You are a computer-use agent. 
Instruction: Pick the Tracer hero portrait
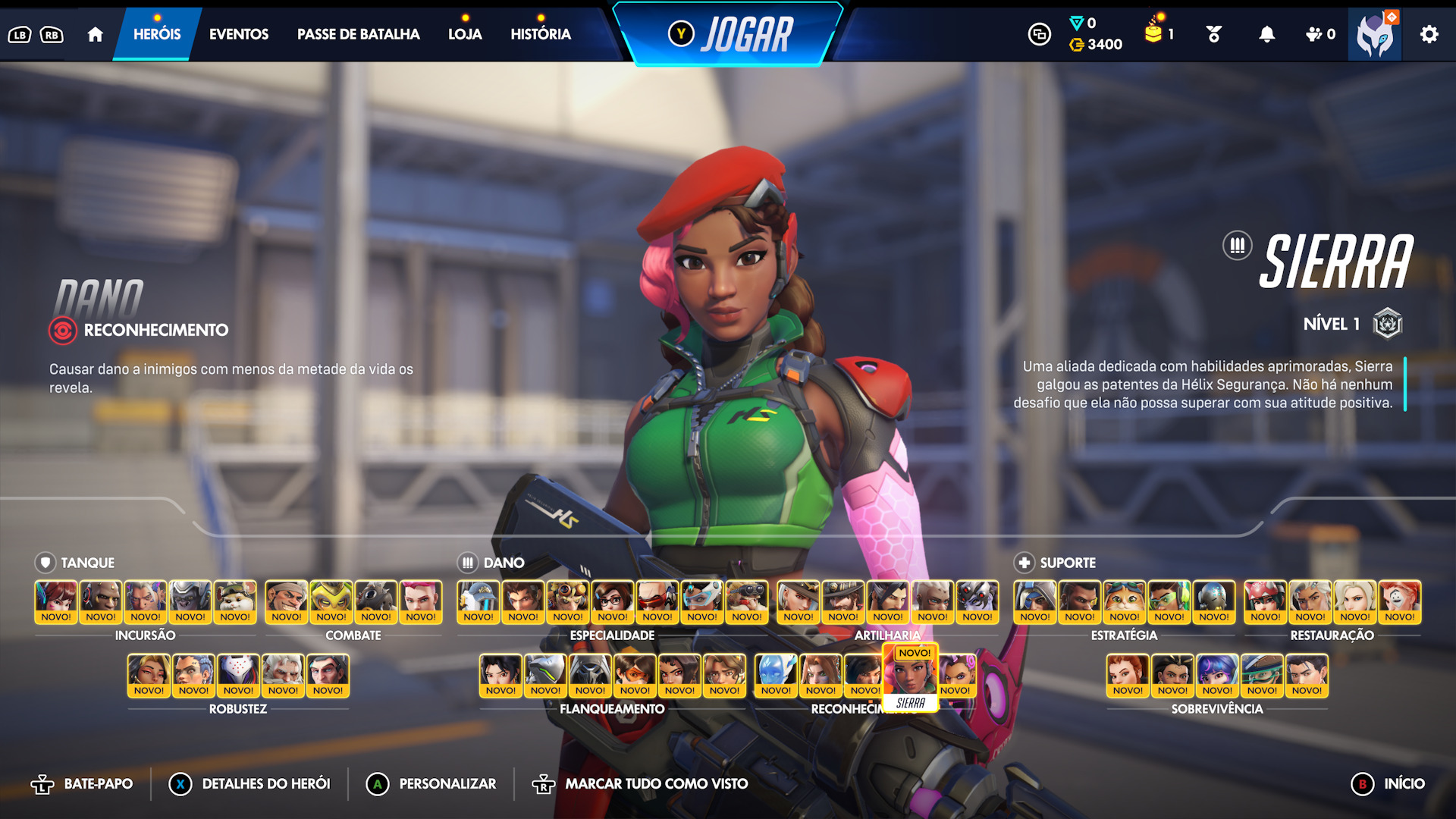(635, 675)
